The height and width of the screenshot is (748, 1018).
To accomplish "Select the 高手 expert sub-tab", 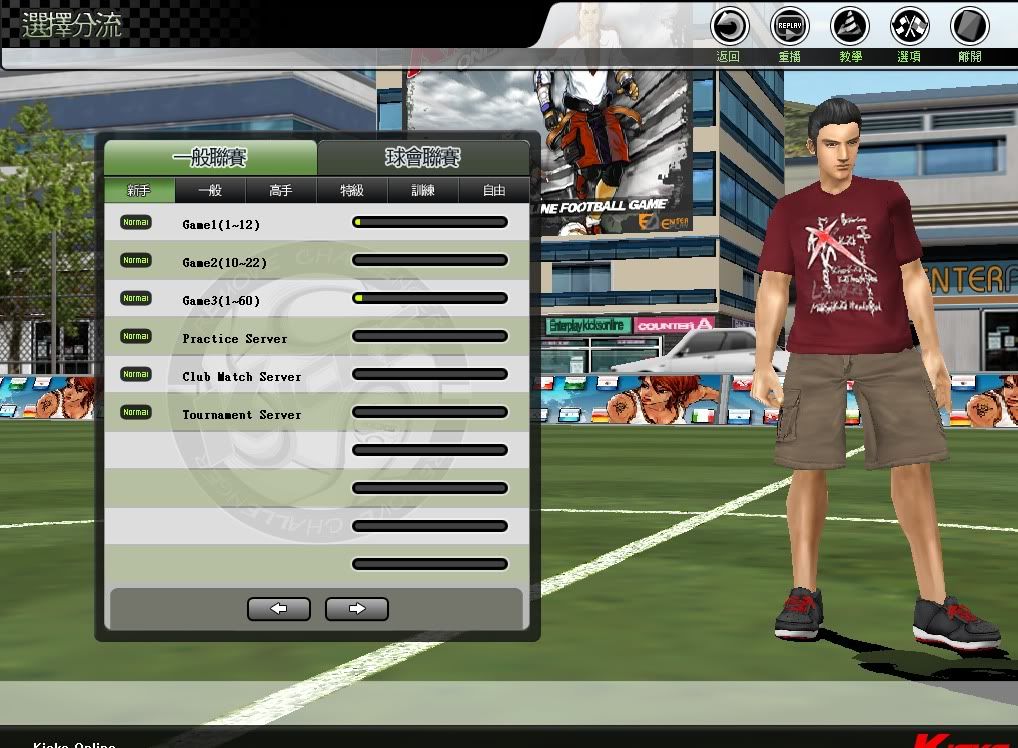I will pyautogui.click(x=281, y=190).
